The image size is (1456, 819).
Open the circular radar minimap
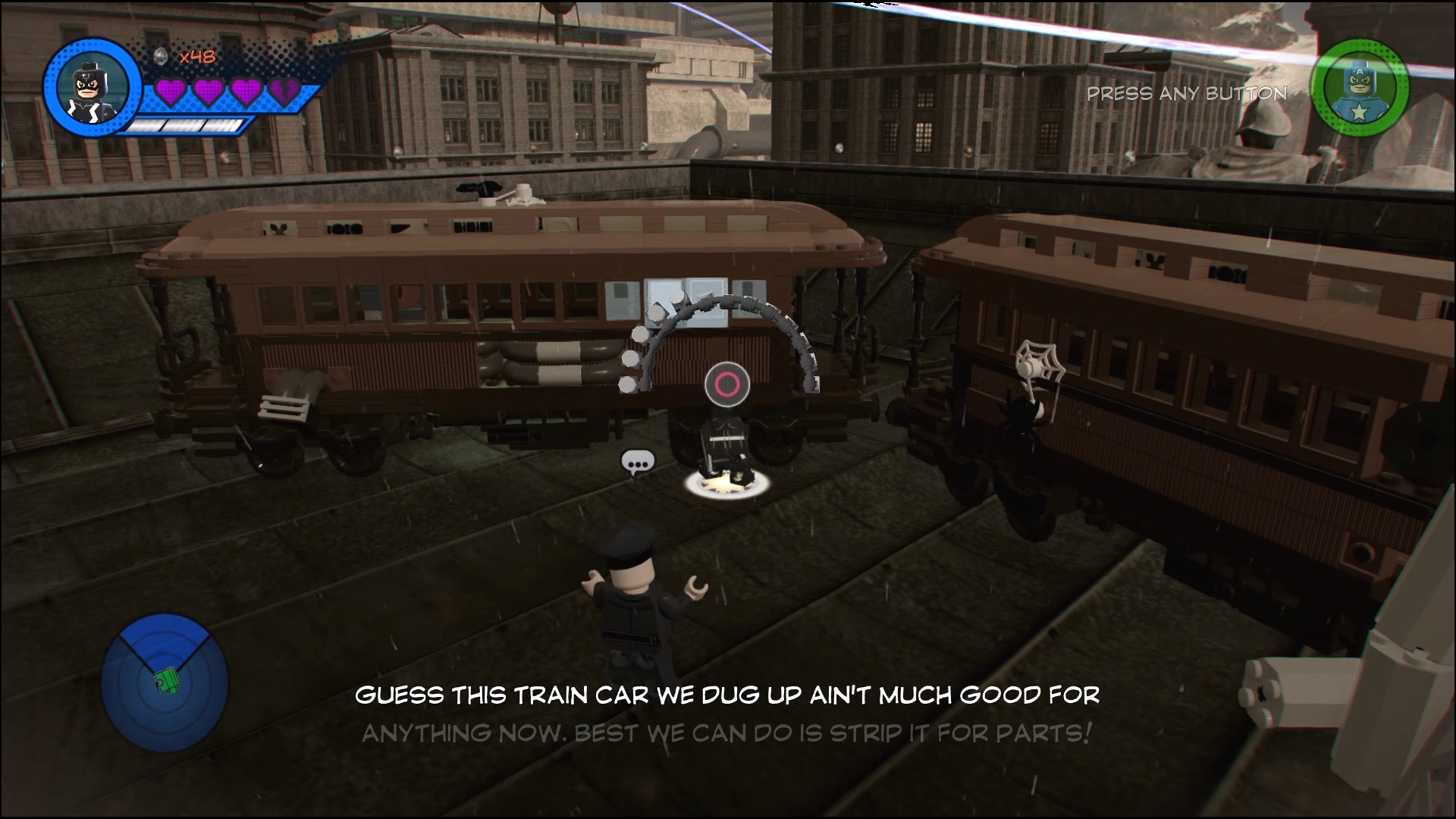(x=165, y=683)
